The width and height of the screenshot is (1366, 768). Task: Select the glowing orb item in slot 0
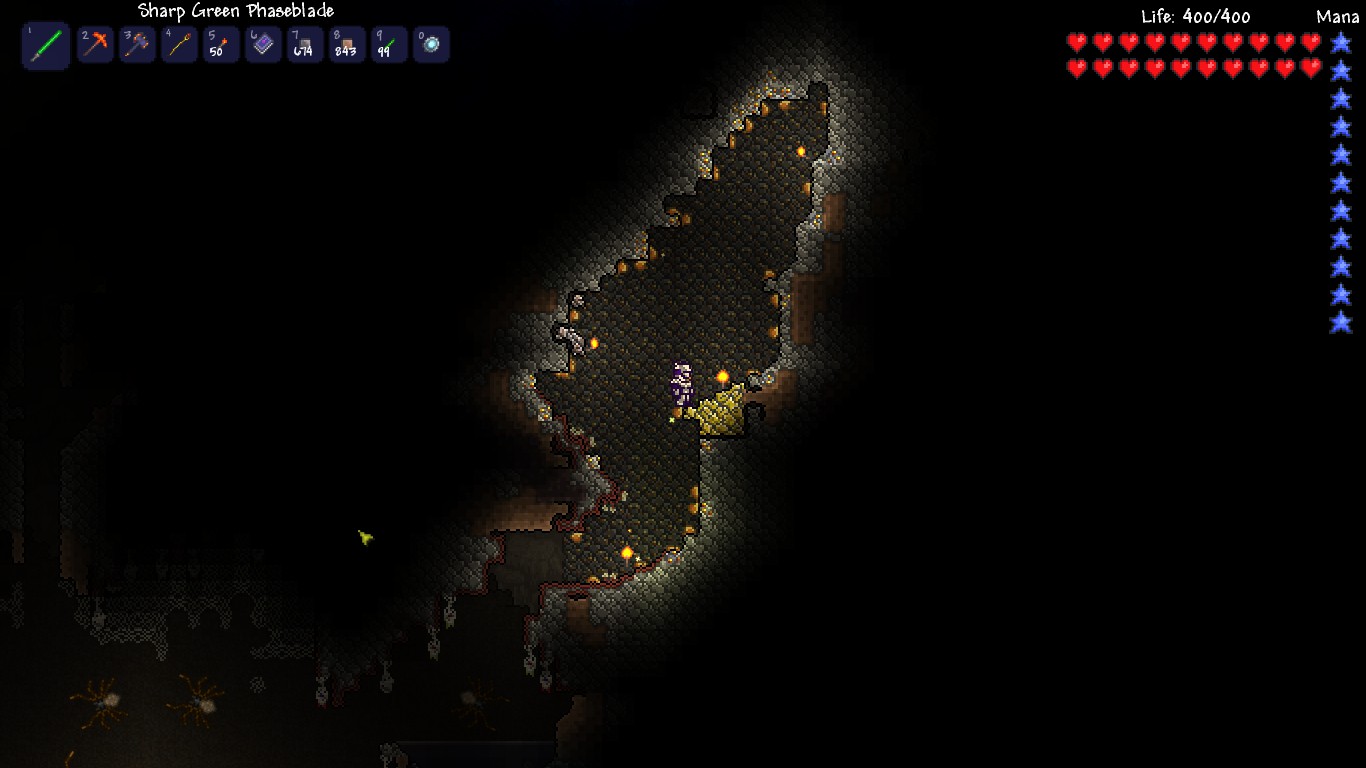click(x=430, y=44)
